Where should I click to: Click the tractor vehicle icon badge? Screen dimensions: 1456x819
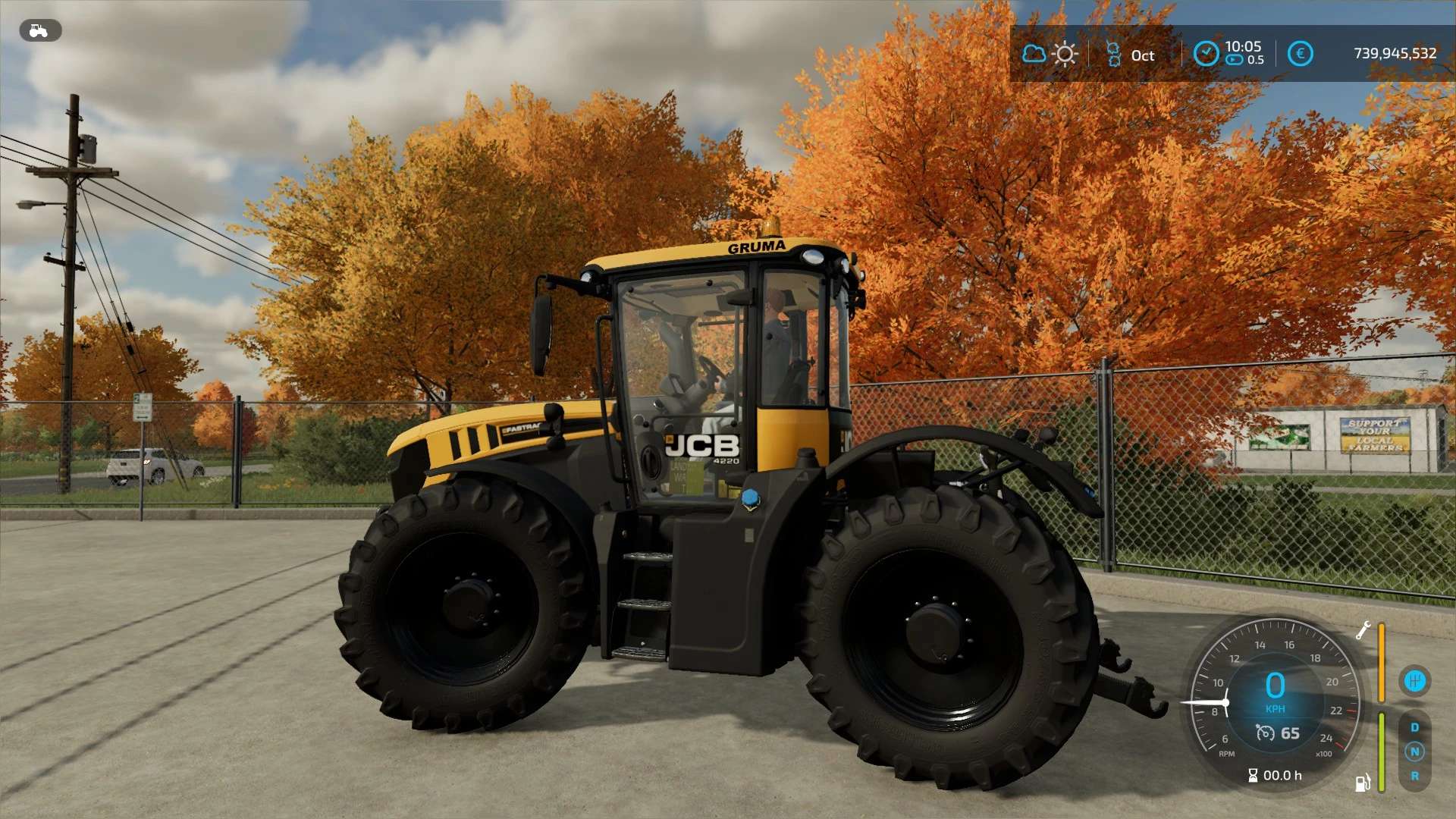39,31
